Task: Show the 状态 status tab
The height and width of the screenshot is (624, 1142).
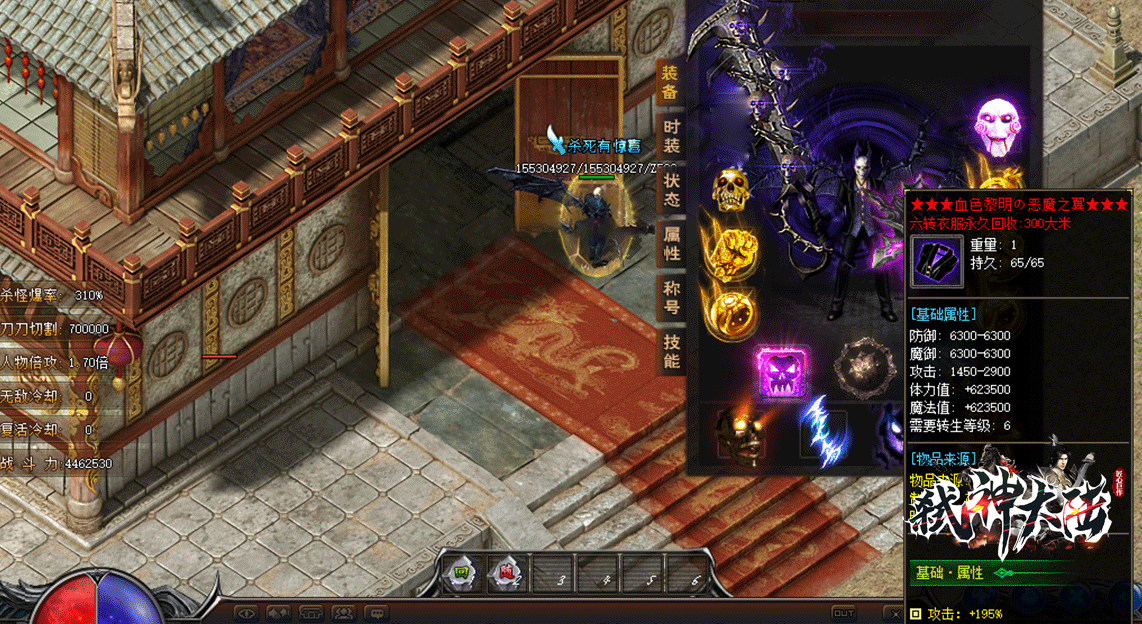Action: point(672,190)
